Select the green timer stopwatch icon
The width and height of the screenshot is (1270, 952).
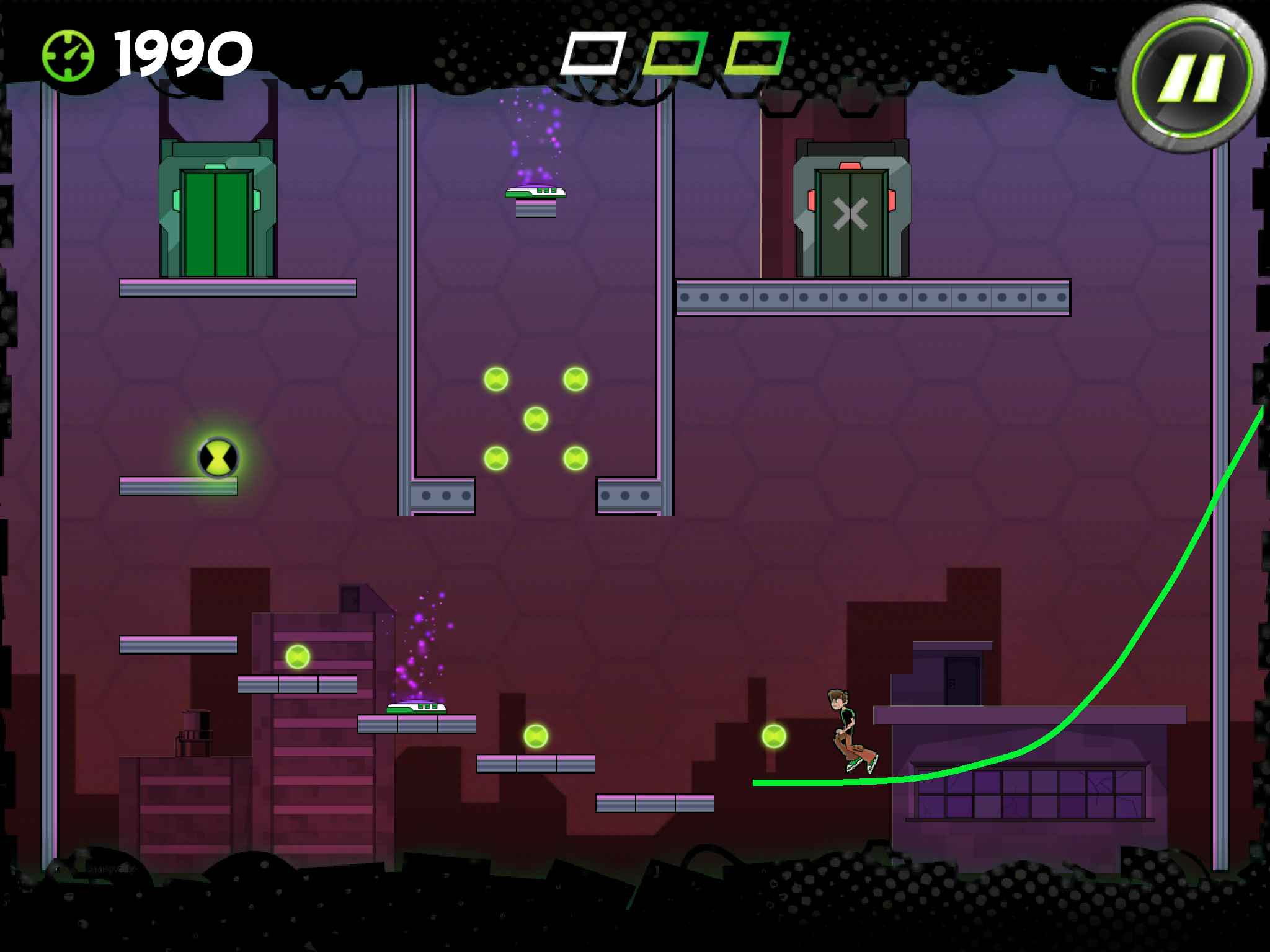(68, 56)
